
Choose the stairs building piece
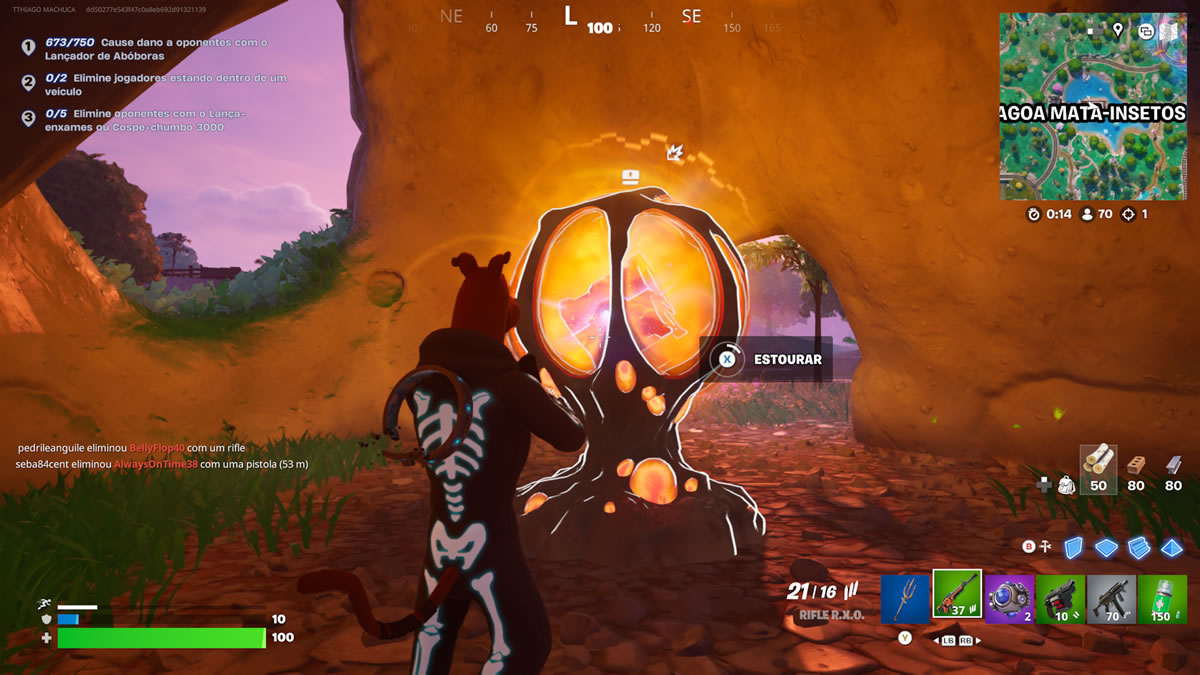pos(1139,547)
